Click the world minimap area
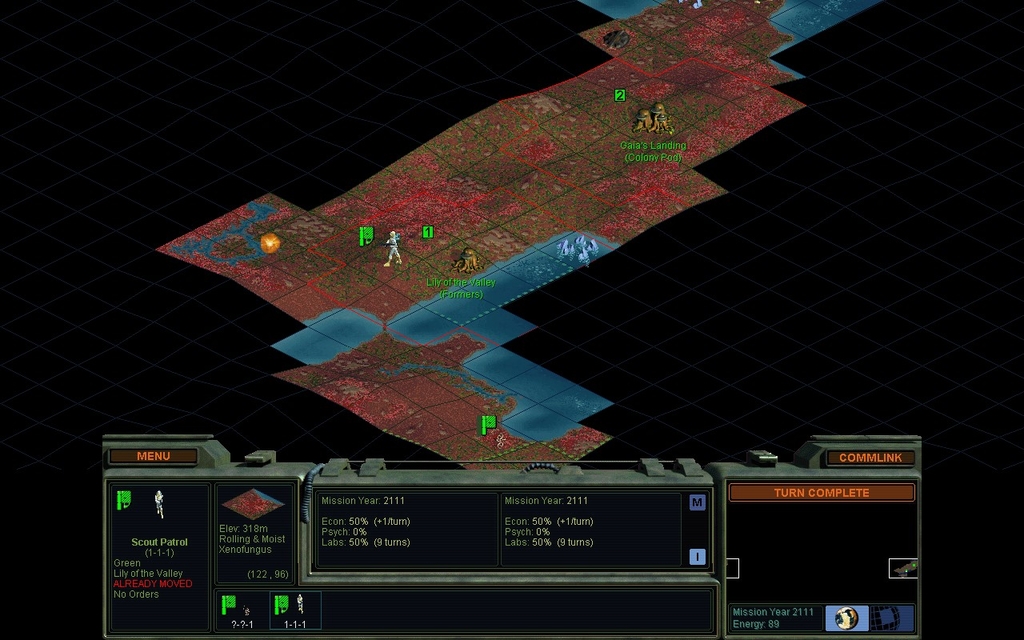The height and width of the screenshot is (640, 1024). pyautogui.click(x=821, y=552)
